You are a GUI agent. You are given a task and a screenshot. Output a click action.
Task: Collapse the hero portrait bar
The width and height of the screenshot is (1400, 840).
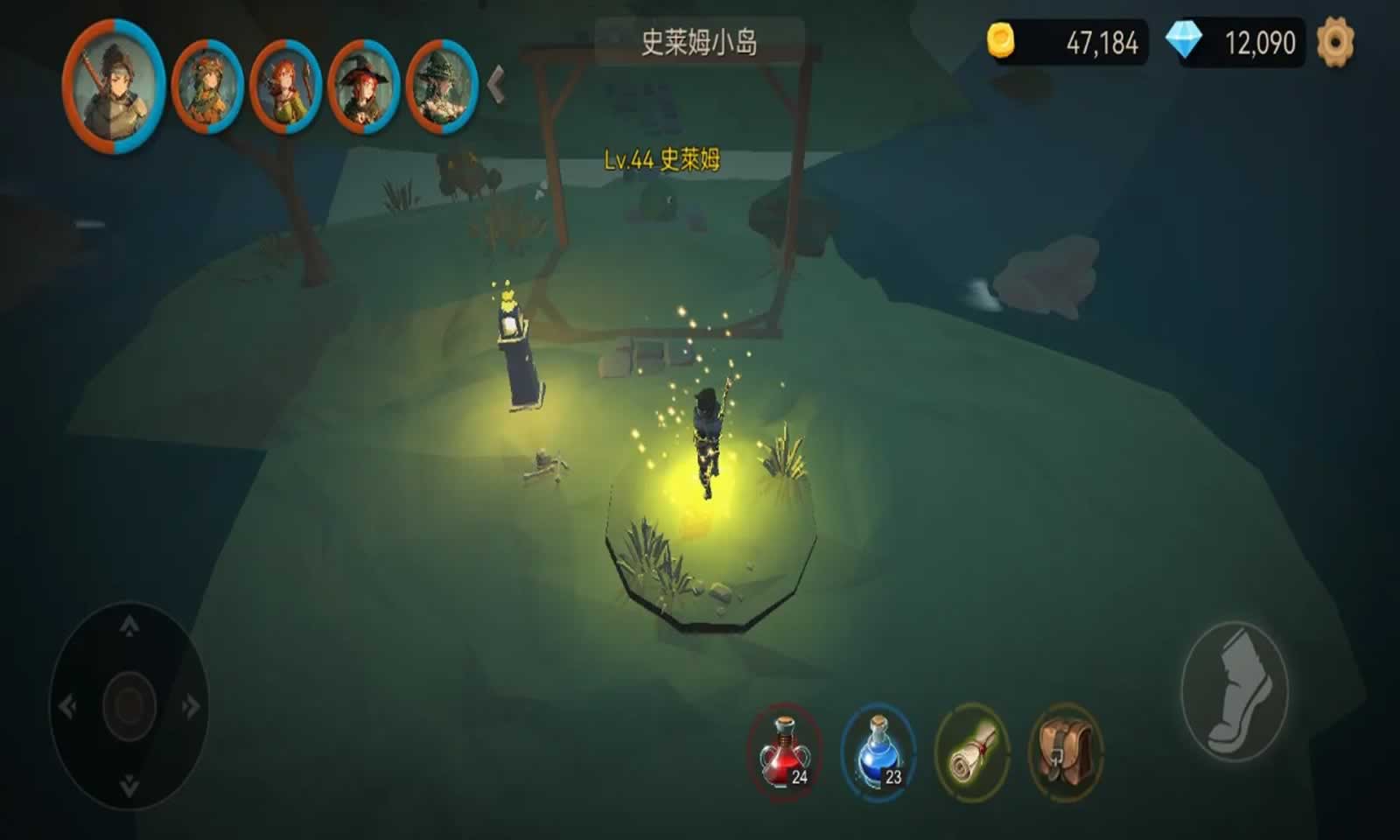click(495, 83)
